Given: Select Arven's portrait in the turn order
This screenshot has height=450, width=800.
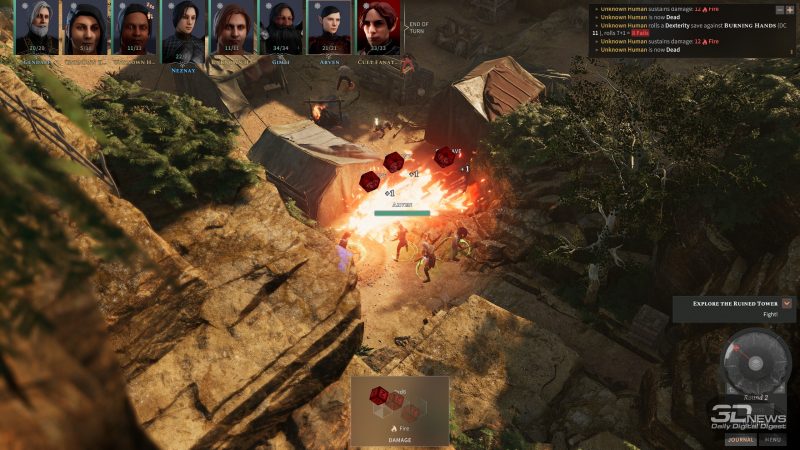Looking at the screenshot, I should (x=330, y=28).
